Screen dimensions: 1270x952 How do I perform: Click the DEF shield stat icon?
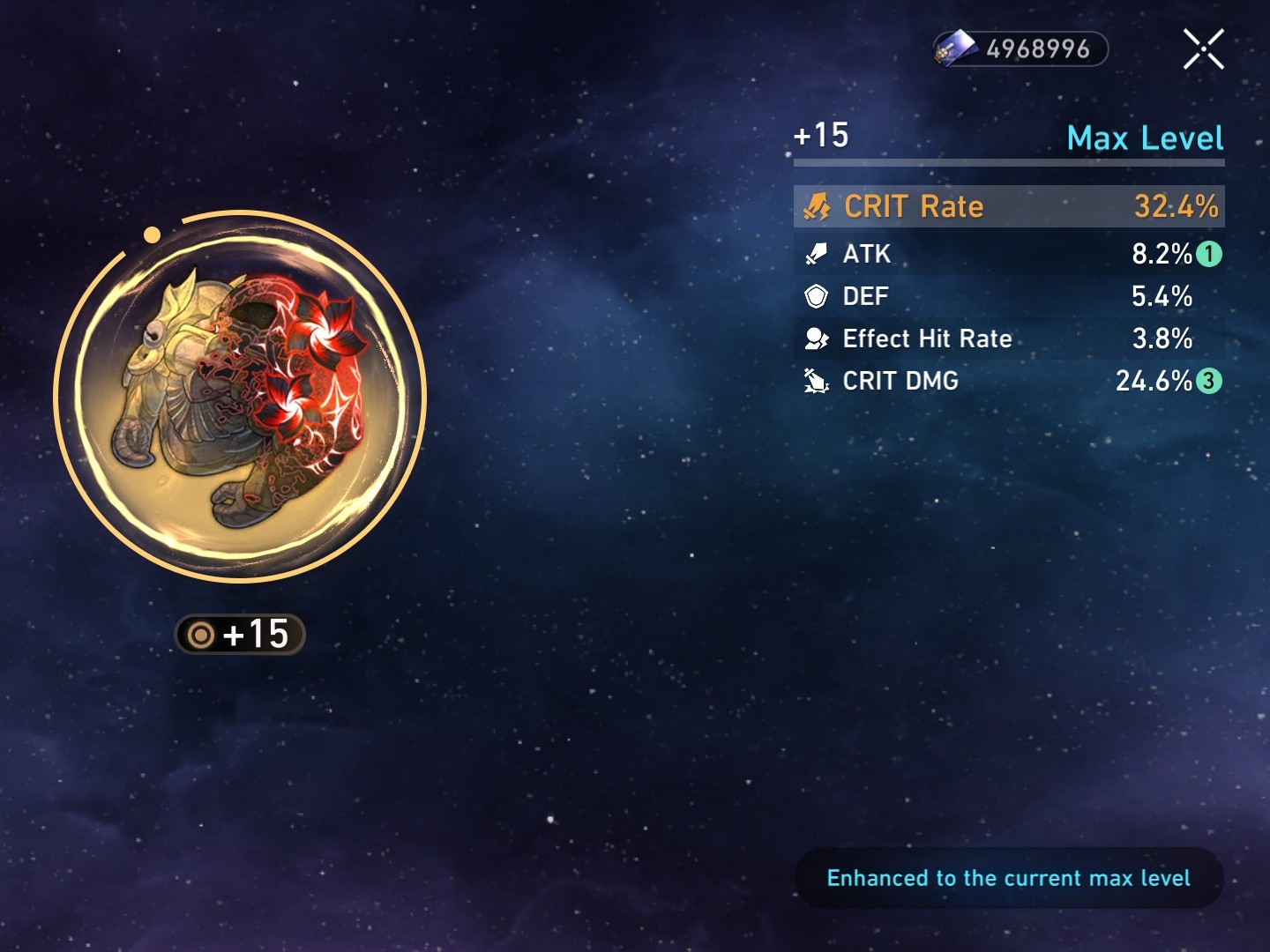click(x=818, y=296)
